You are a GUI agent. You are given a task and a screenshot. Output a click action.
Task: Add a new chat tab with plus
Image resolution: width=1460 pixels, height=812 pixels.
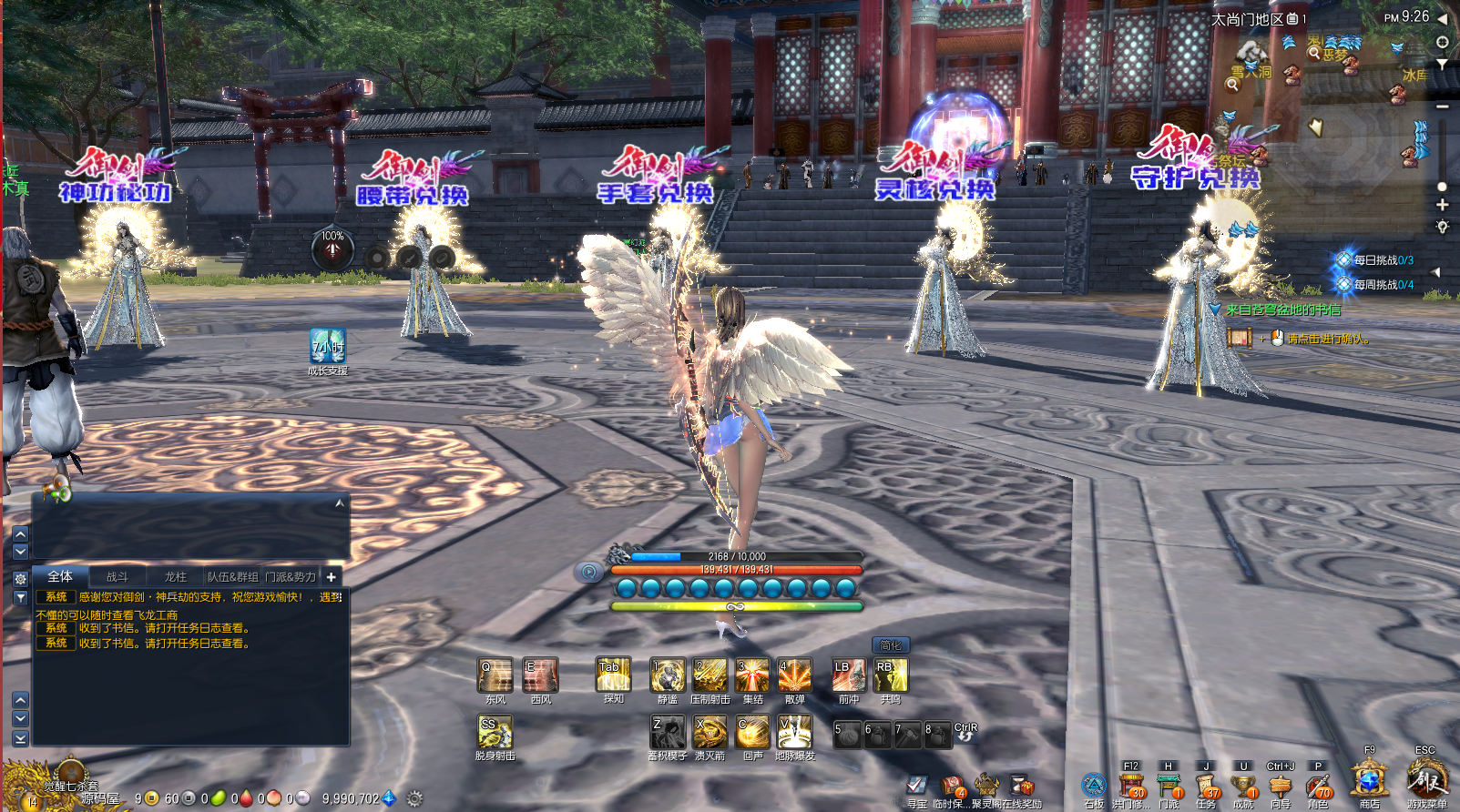(x=332, y=577)
